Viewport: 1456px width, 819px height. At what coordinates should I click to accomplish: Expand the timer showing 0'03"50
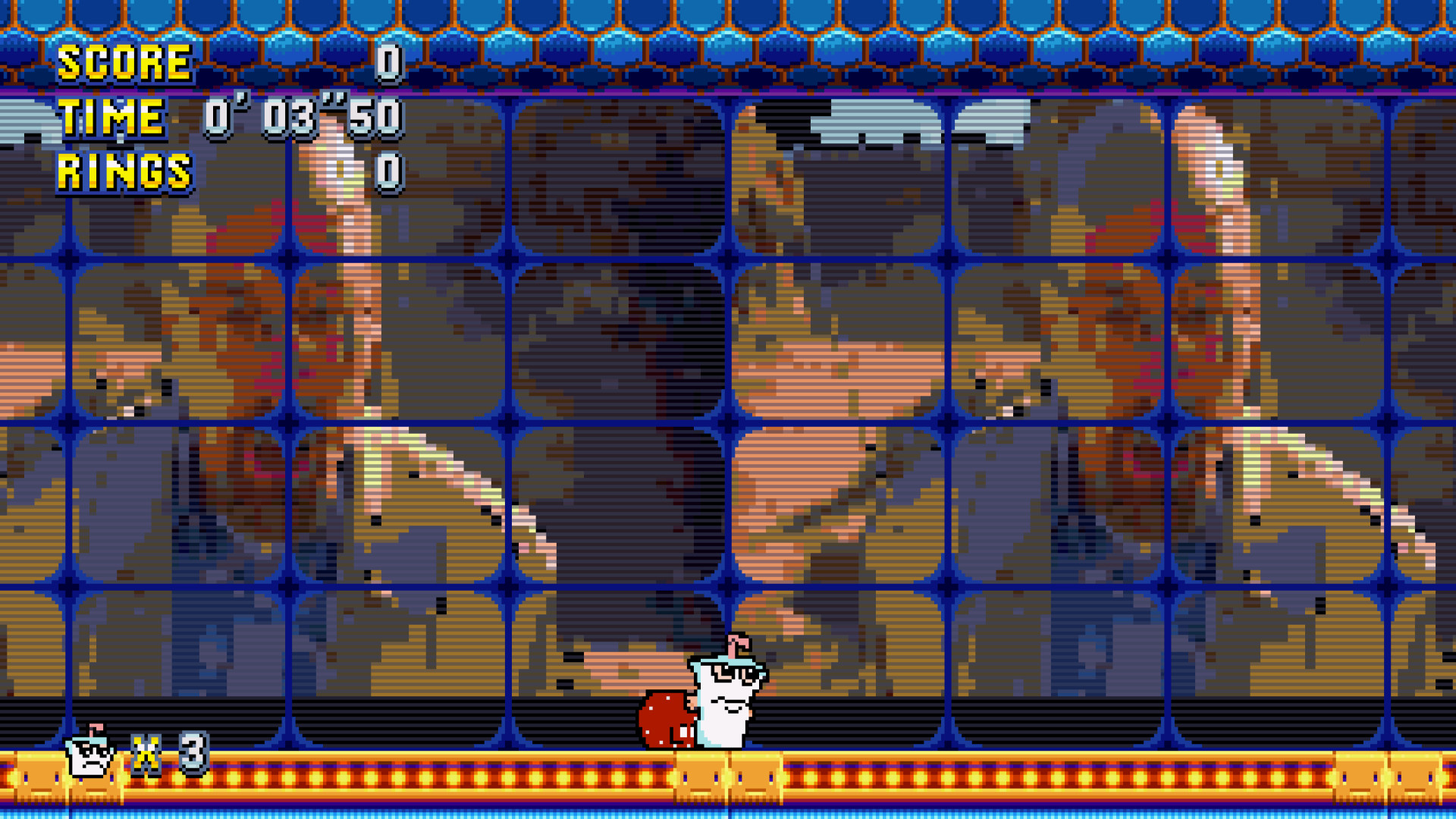click(x=303, y=117)
